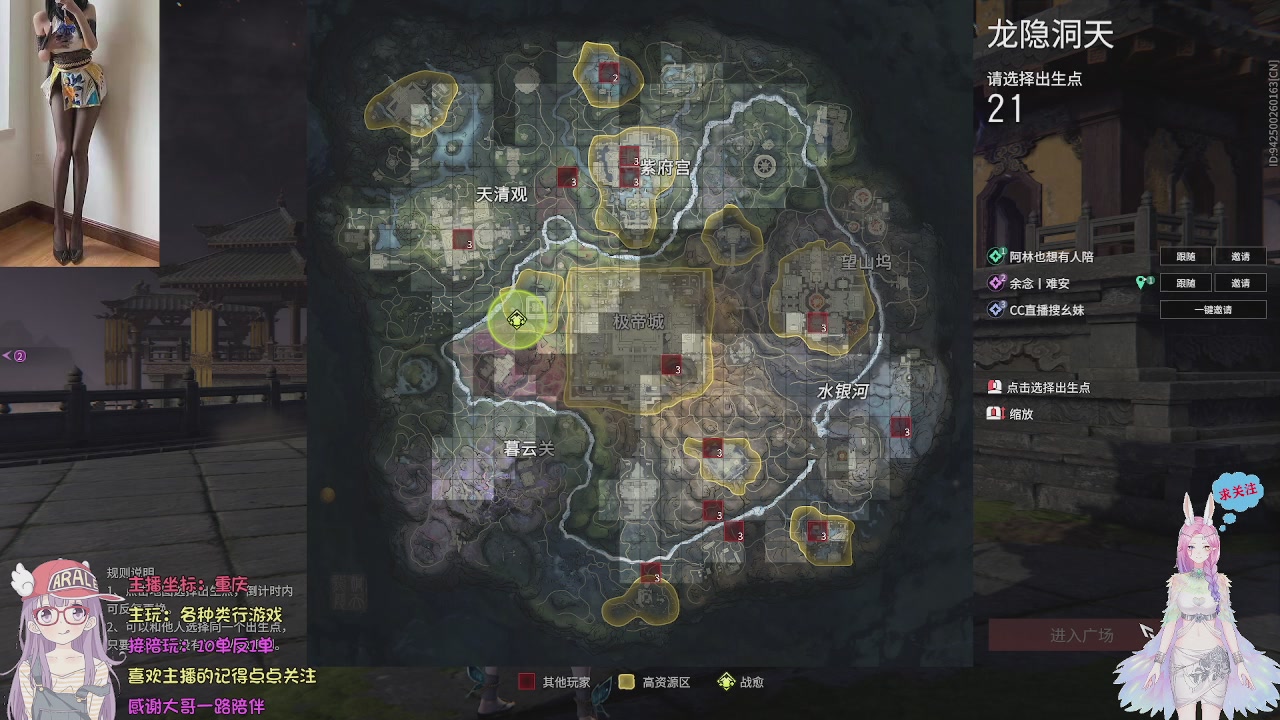The width and height of the screenshot is (1280, 720).
Task: Click the red player marker inside 极帝城
Action: [x=671, y=365]
